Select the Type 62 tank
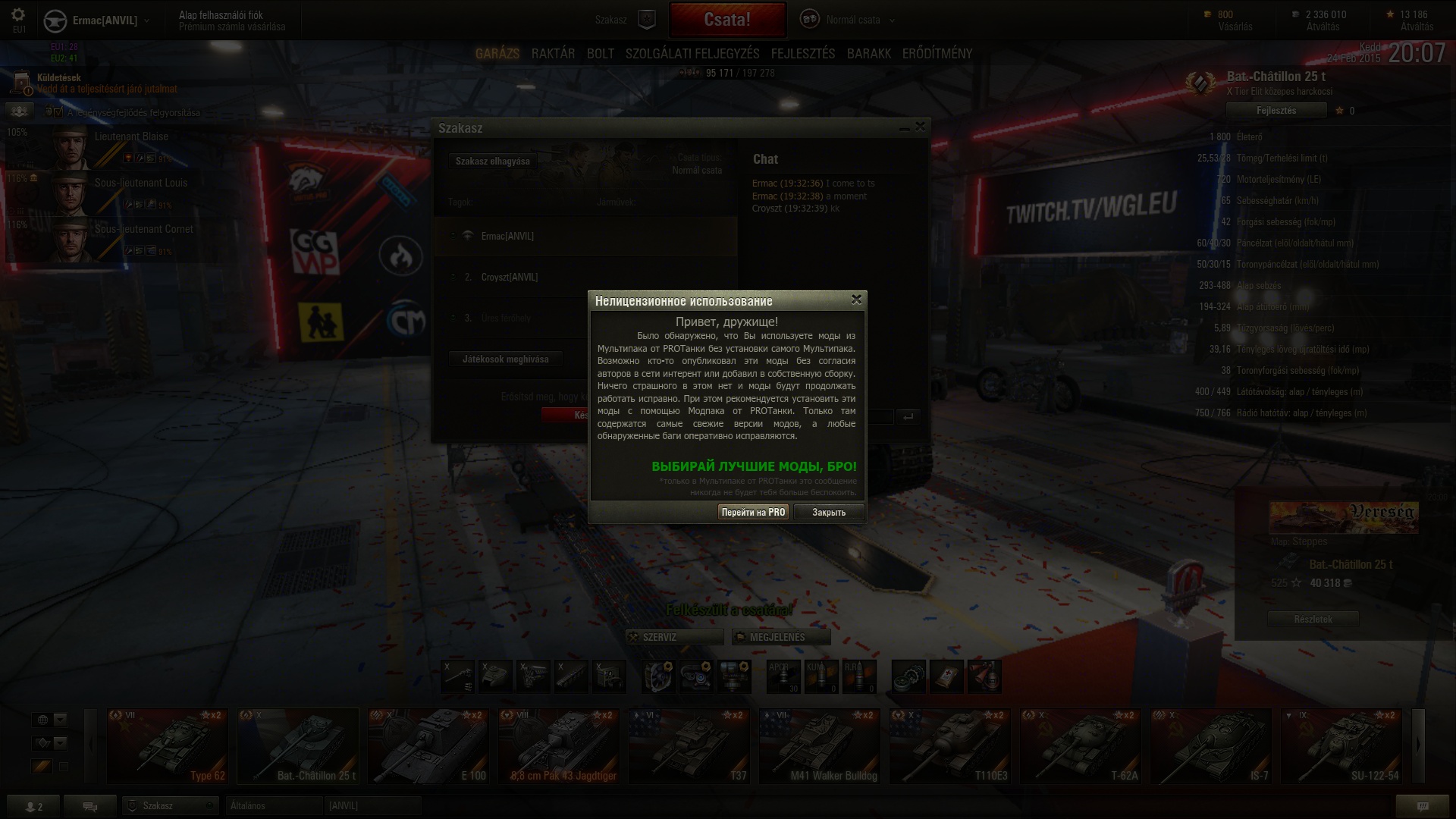This screenshot has width=1456, height=819. [x=168, y=745]
